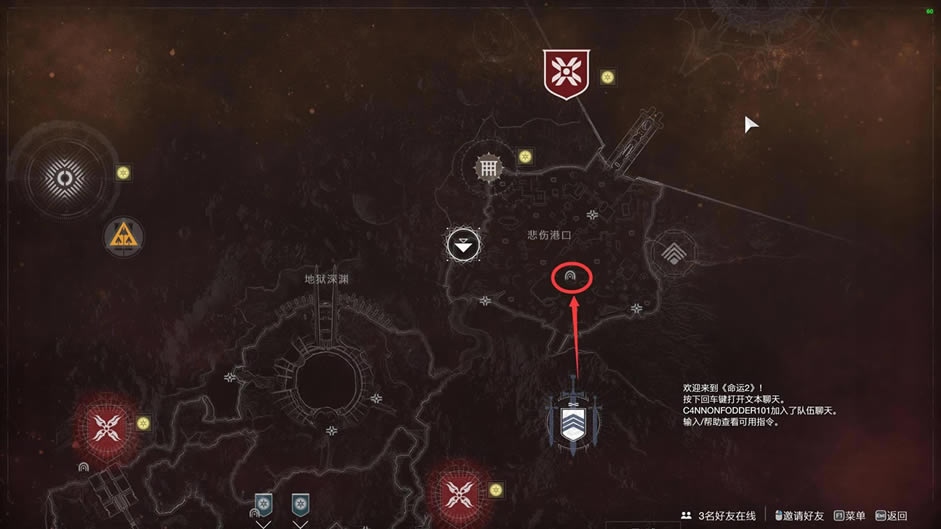Select the orange triangle map icon
941x529 pixels.
coord(124,236)
